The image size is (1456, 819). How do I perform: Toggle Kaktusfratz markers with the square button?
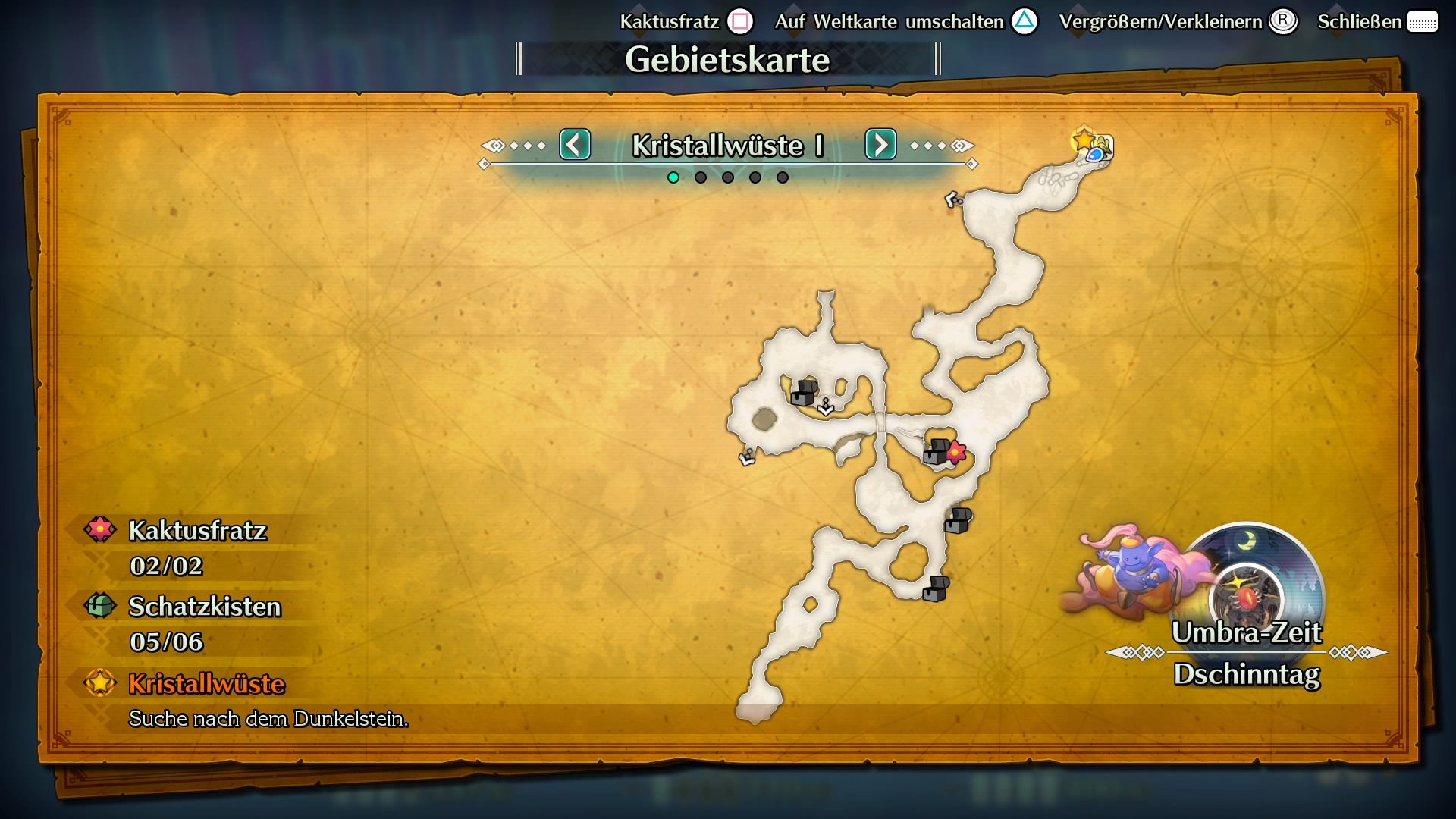pos(739,21)
